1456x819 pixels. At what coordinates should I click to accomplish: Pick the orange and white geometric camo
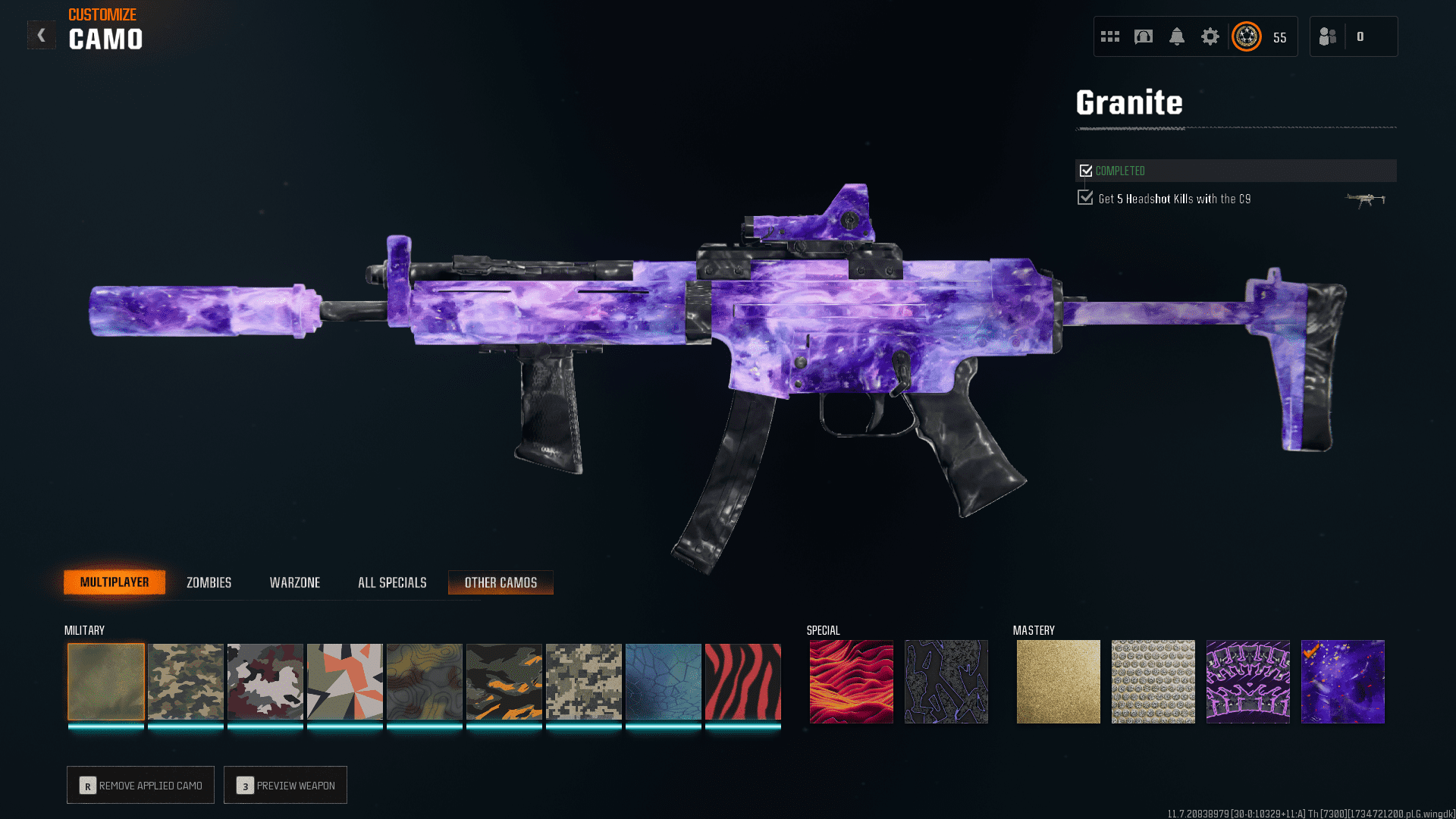pos(345,682)
